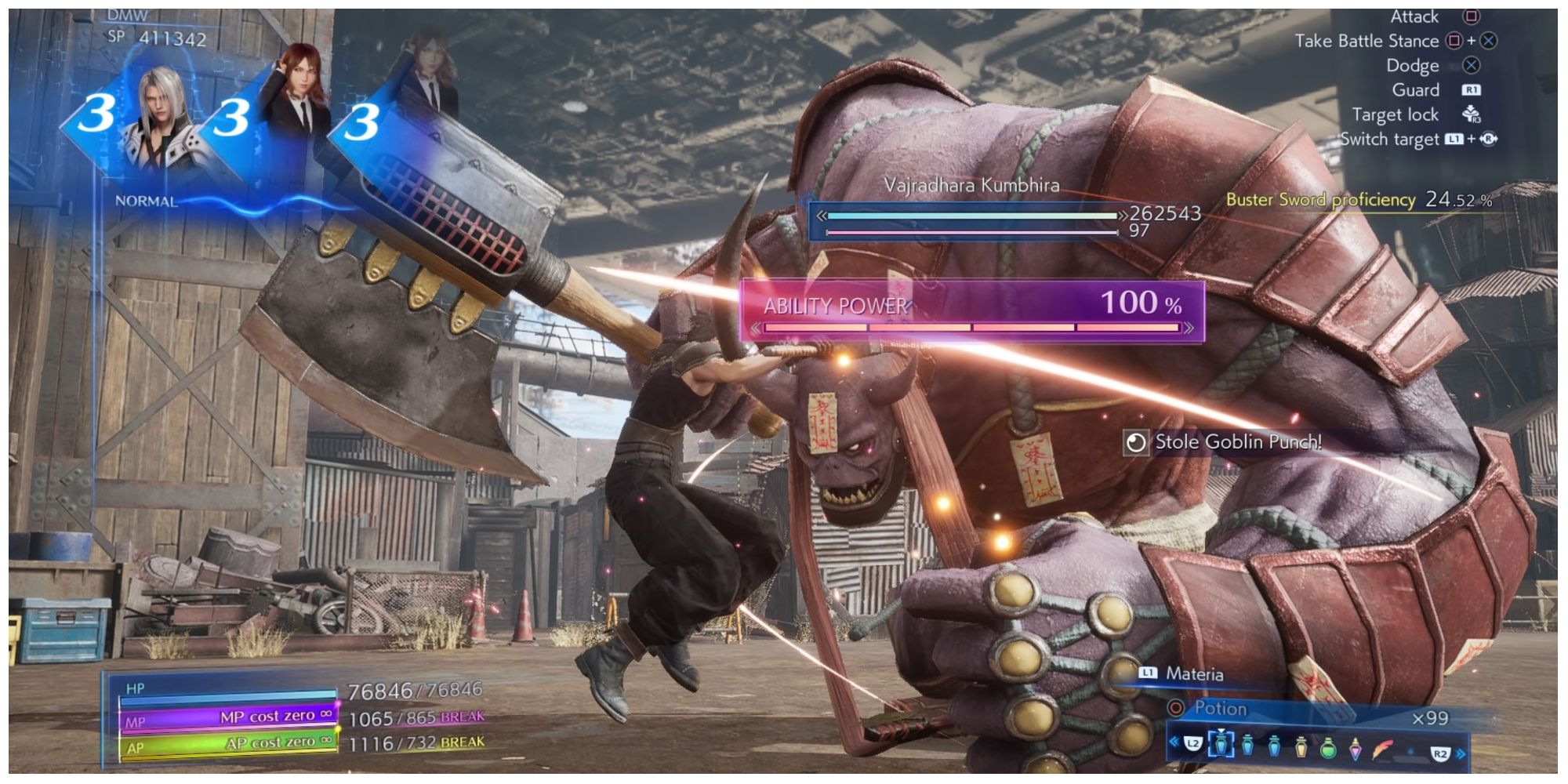Click the circle icon next to Potion label

pos(1176,708)
